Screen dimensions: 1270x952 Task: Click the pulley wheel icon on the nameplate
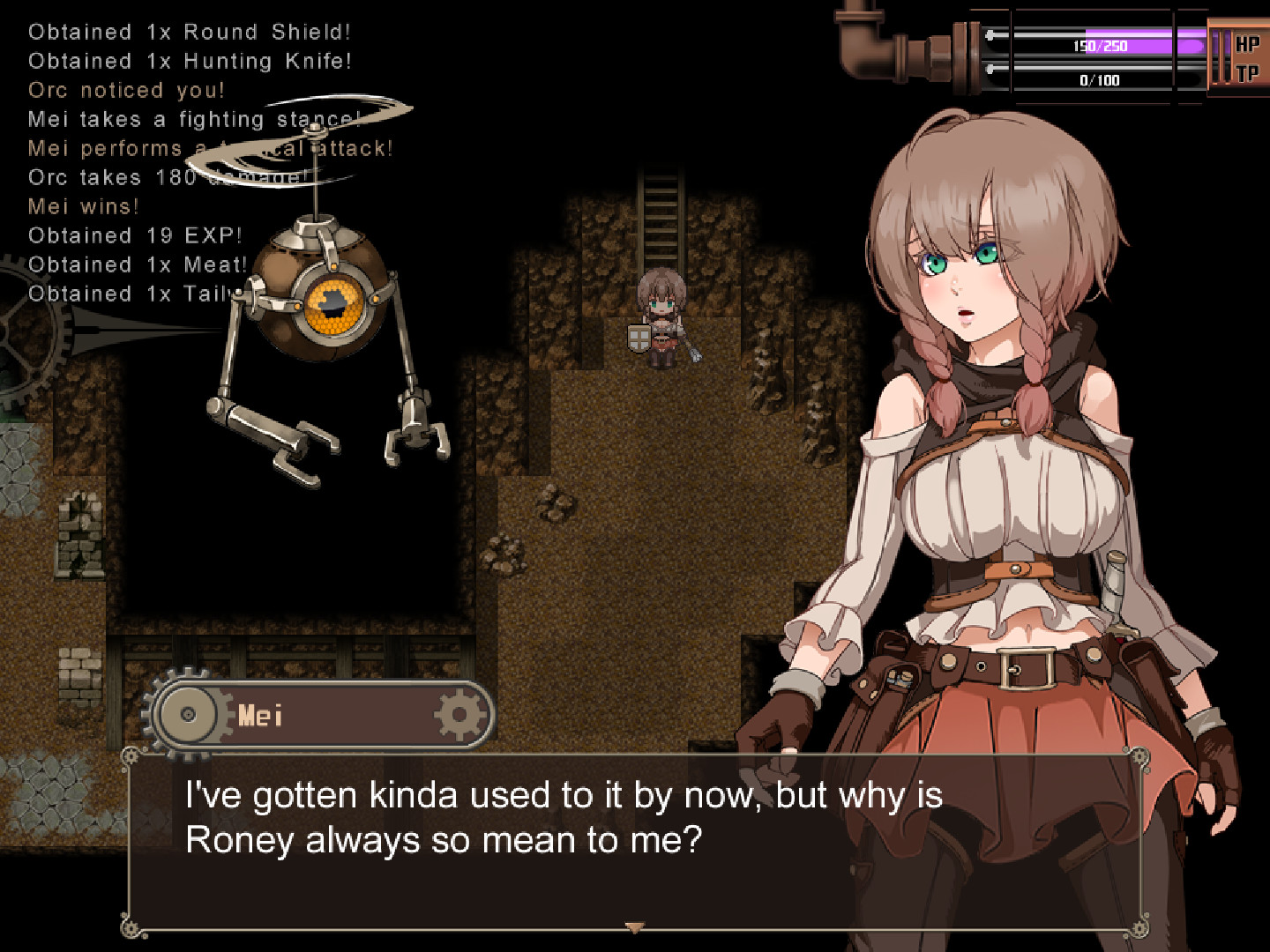186,716
